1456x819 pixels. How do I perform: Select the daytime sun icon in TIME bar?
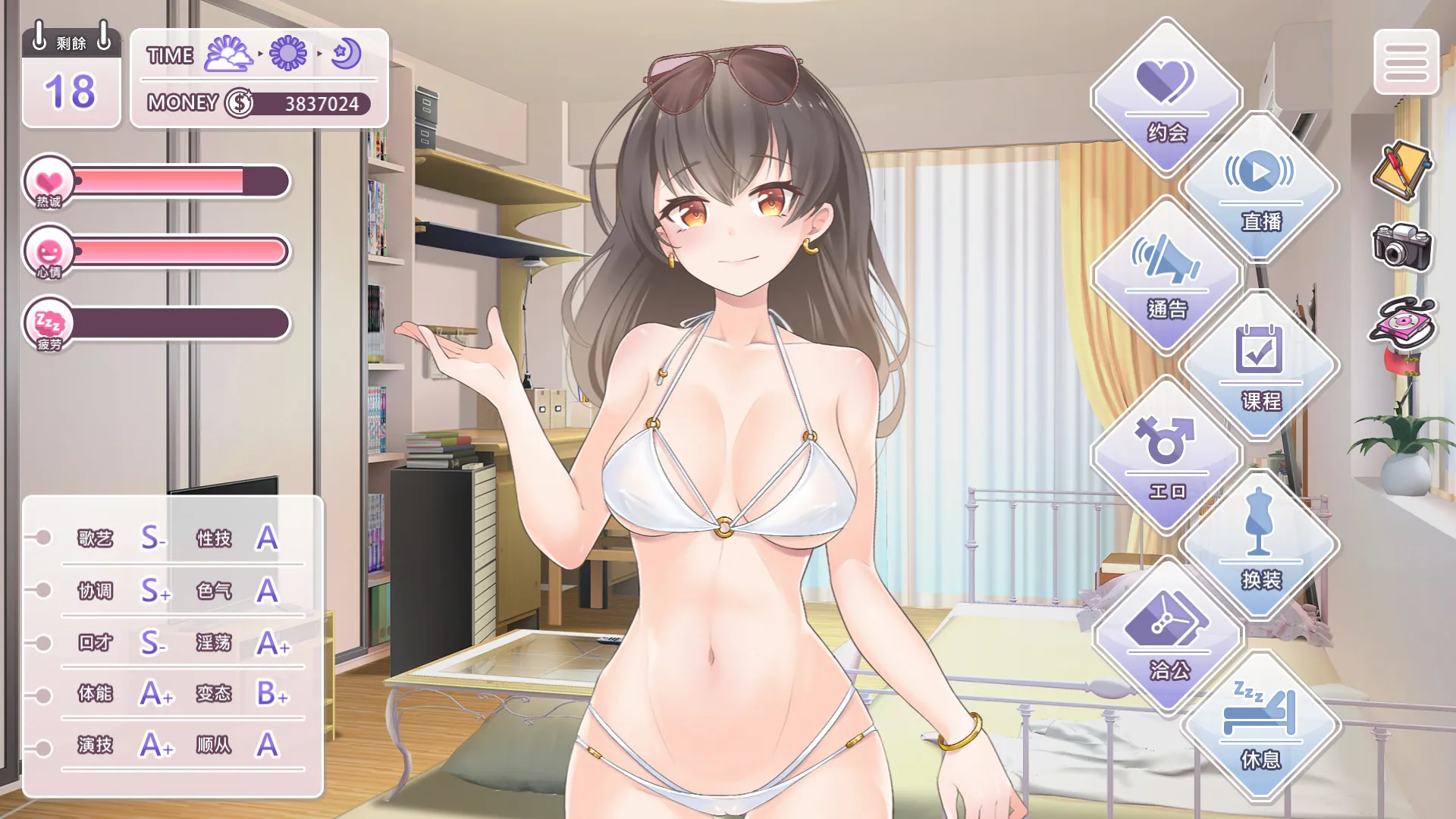click(290, 55)
